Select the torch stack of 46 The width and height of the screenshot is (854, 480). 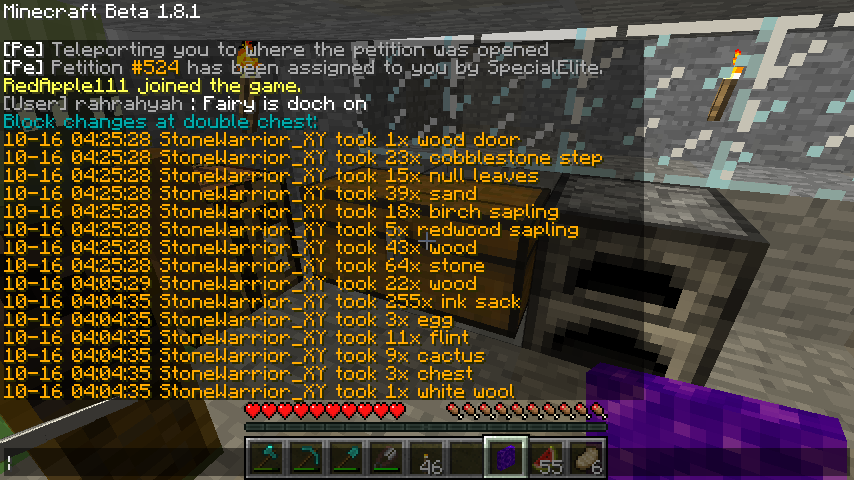click(x=426, y=458)
